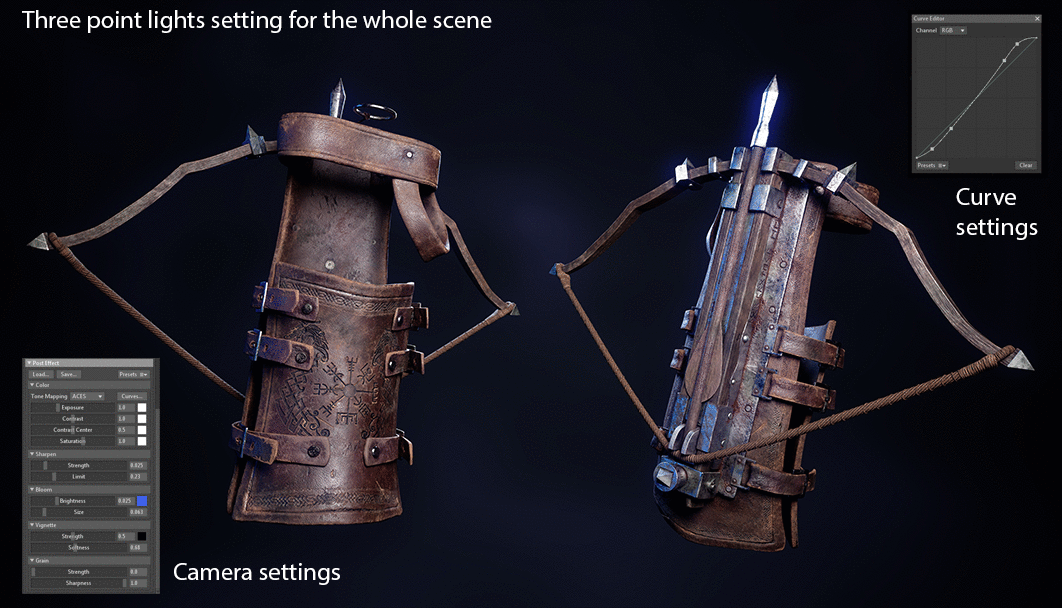Click the Sharpen Limit slider
The height and width of the screenshot is (608, 1062).
[x=79, y=476]
